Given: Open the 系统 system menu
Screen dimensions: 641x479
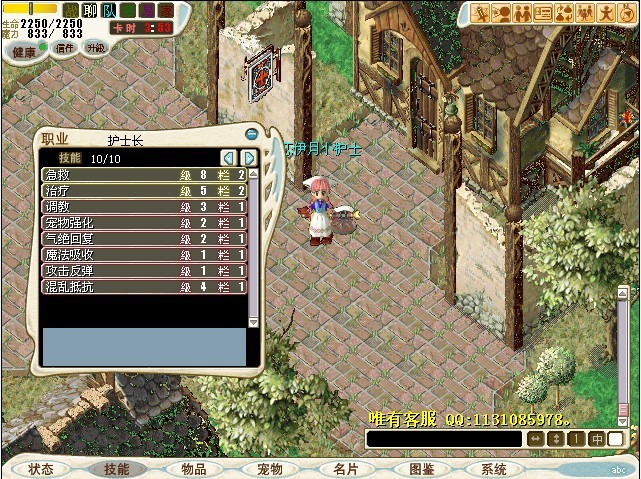Looking at the screenshot, I should (494, 469).
